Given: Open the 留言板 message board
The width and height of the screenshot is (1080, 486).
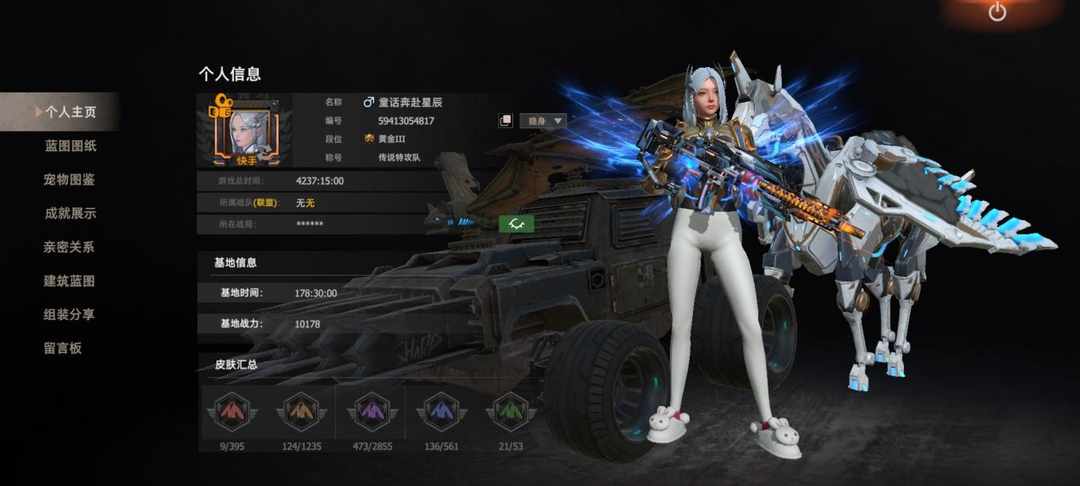Looking at the screenshot, I should (x=62, y=348).
